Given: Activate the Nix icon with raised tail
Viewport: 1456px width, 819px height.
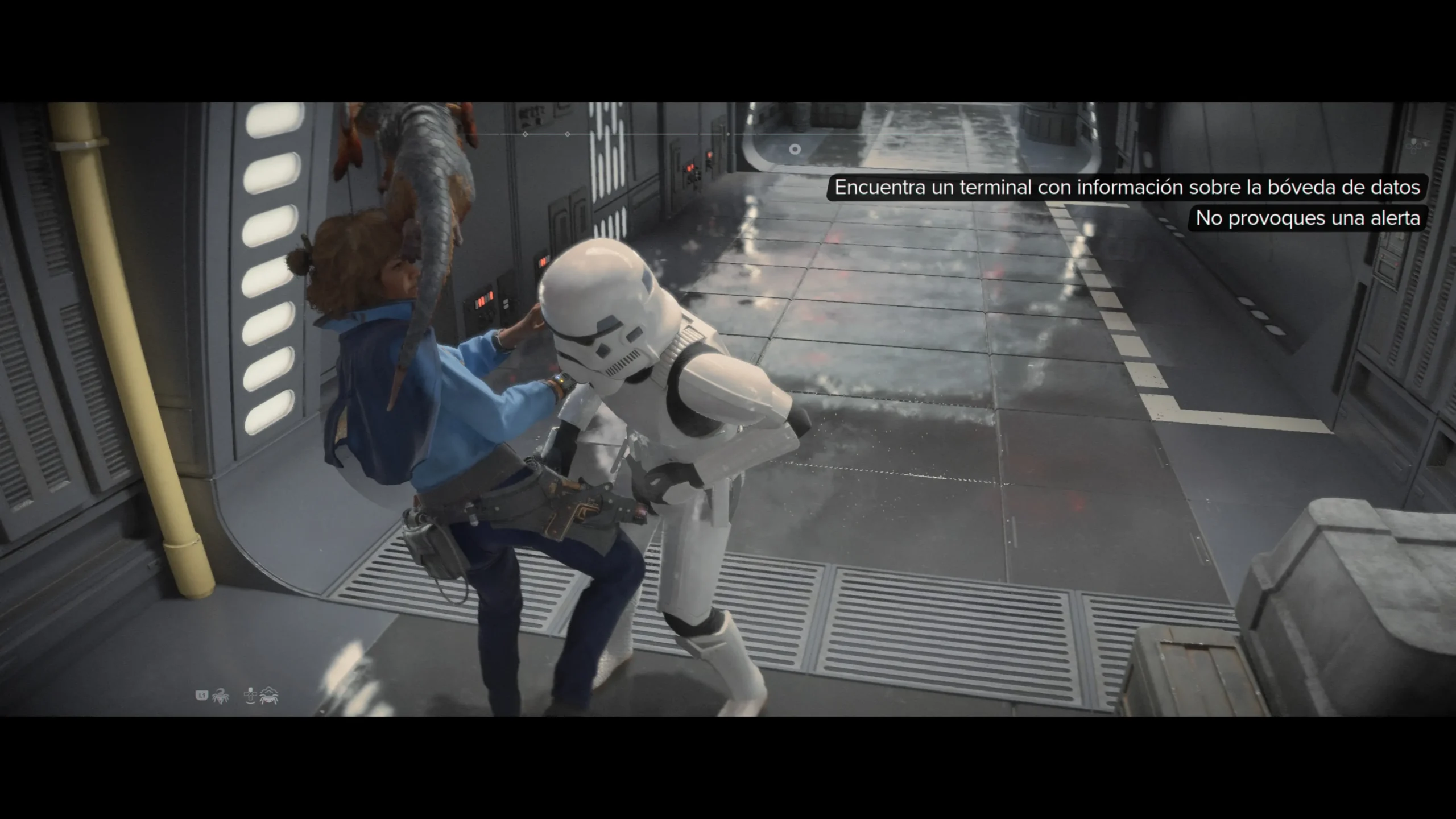Looking at the screenshot, I should point(220,695).
